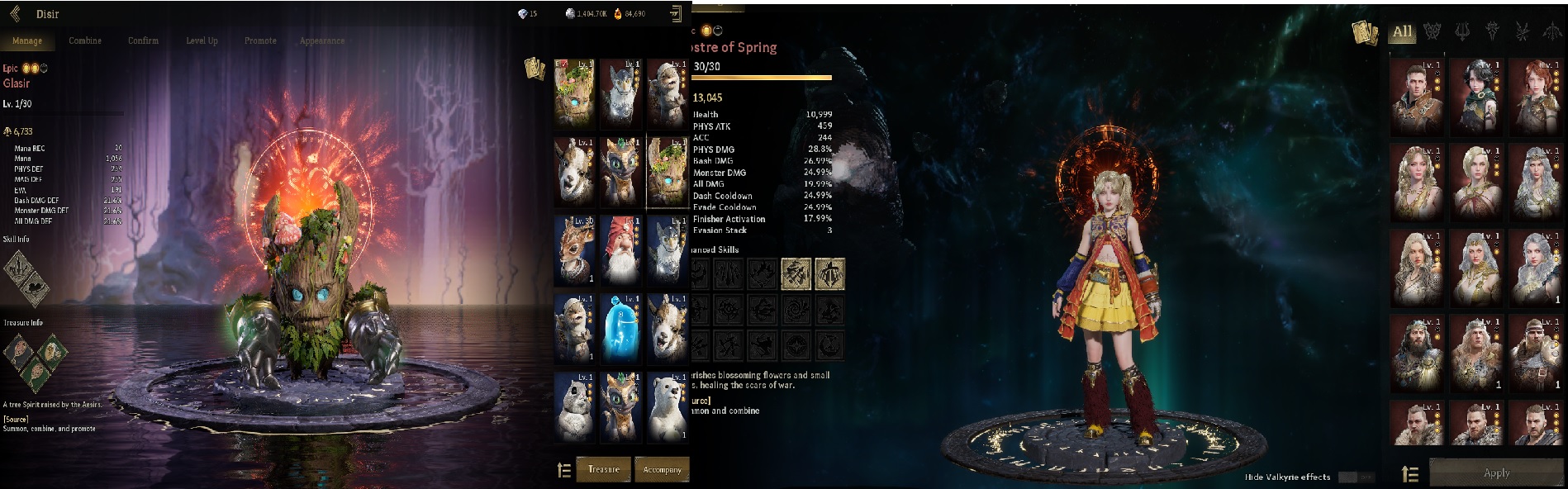Open the Confirm tab
This screenshot has width=1568, height=489.
point(143,40)
